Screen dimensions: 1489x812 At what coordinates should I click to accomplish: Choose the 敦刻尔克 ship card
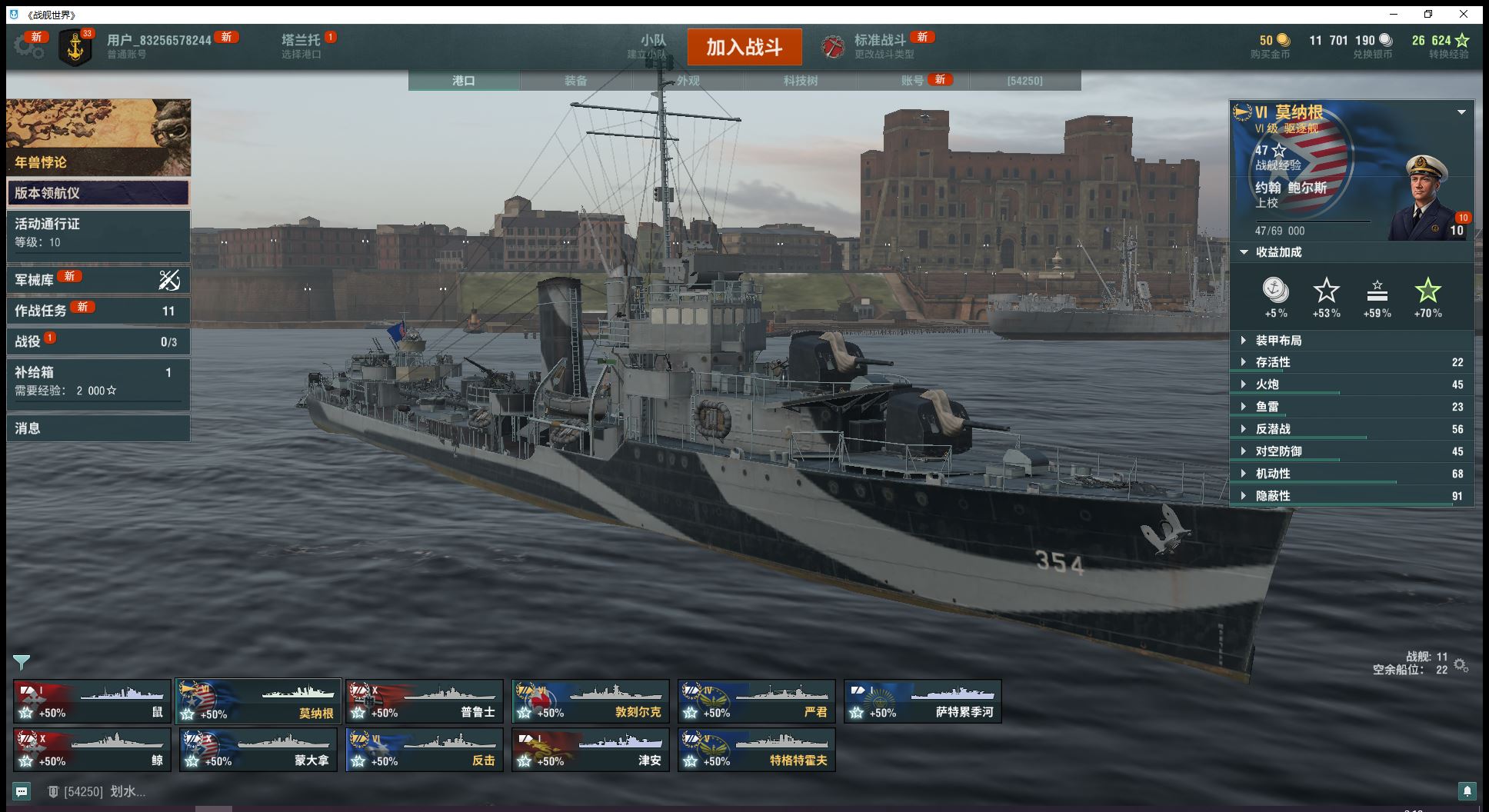point(591,701)
